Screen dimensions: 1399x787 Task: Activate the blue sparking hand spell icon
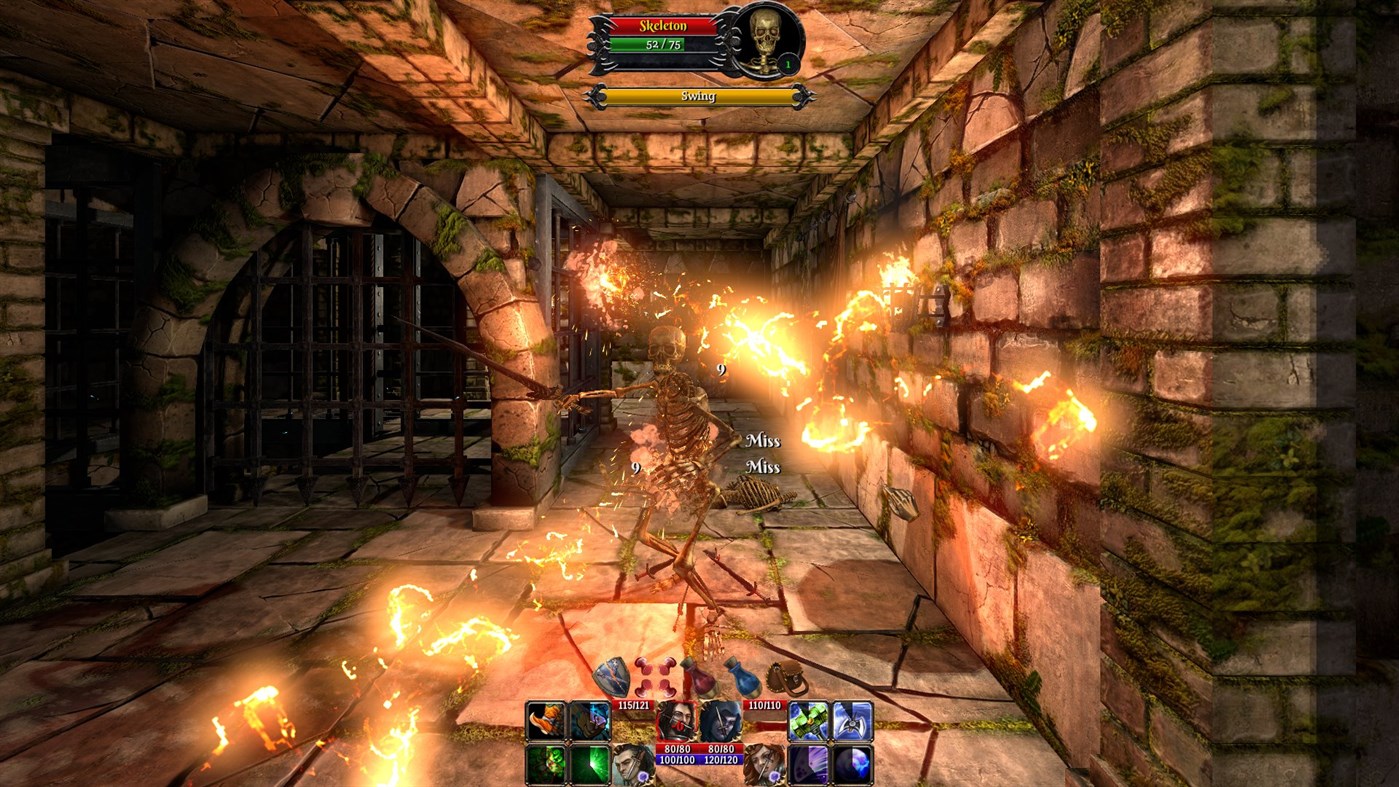pyautogui.click(x=588, y=721)
